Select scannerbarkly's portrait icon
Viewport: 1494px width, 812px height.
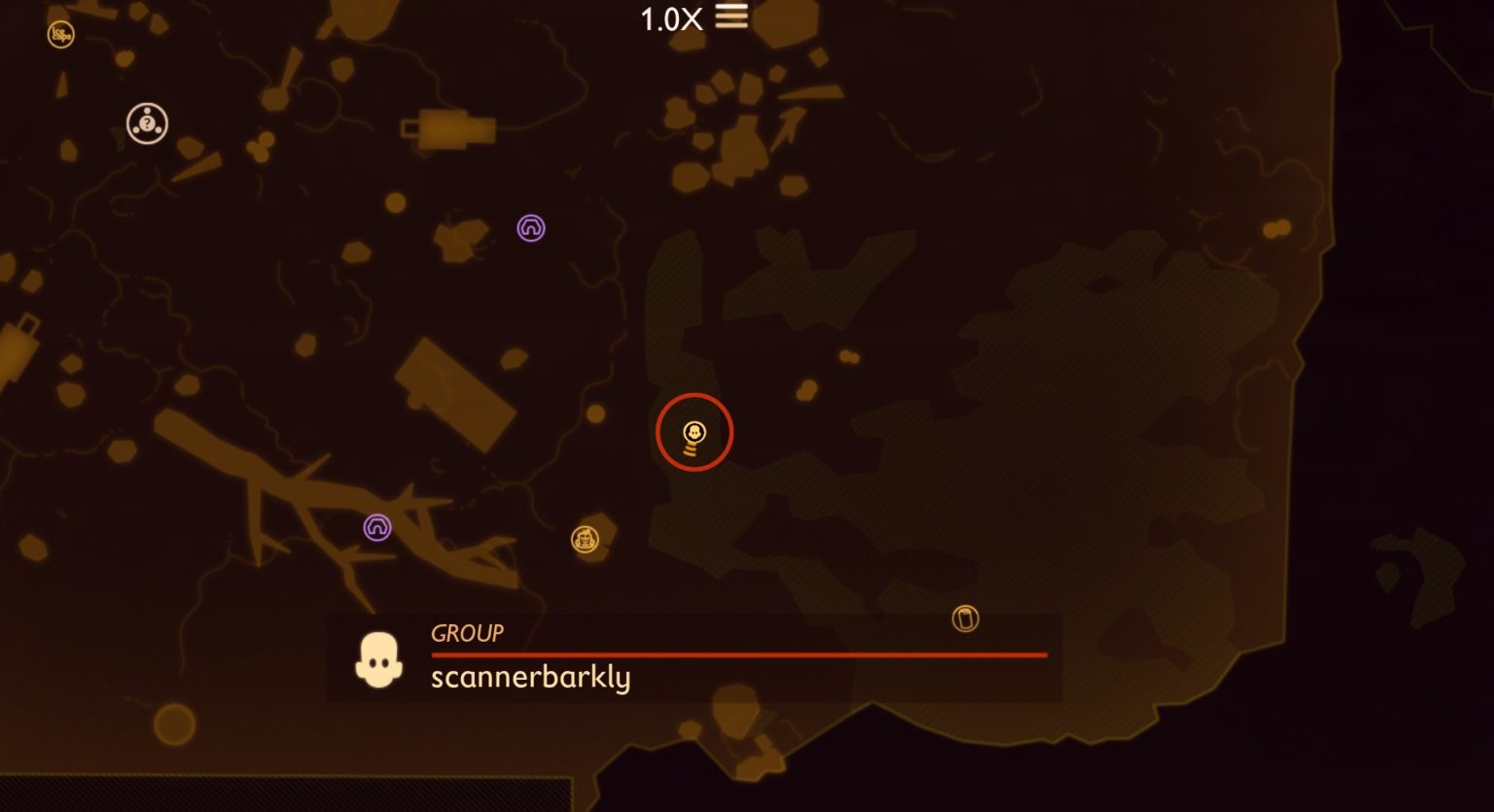click(378, 657)
